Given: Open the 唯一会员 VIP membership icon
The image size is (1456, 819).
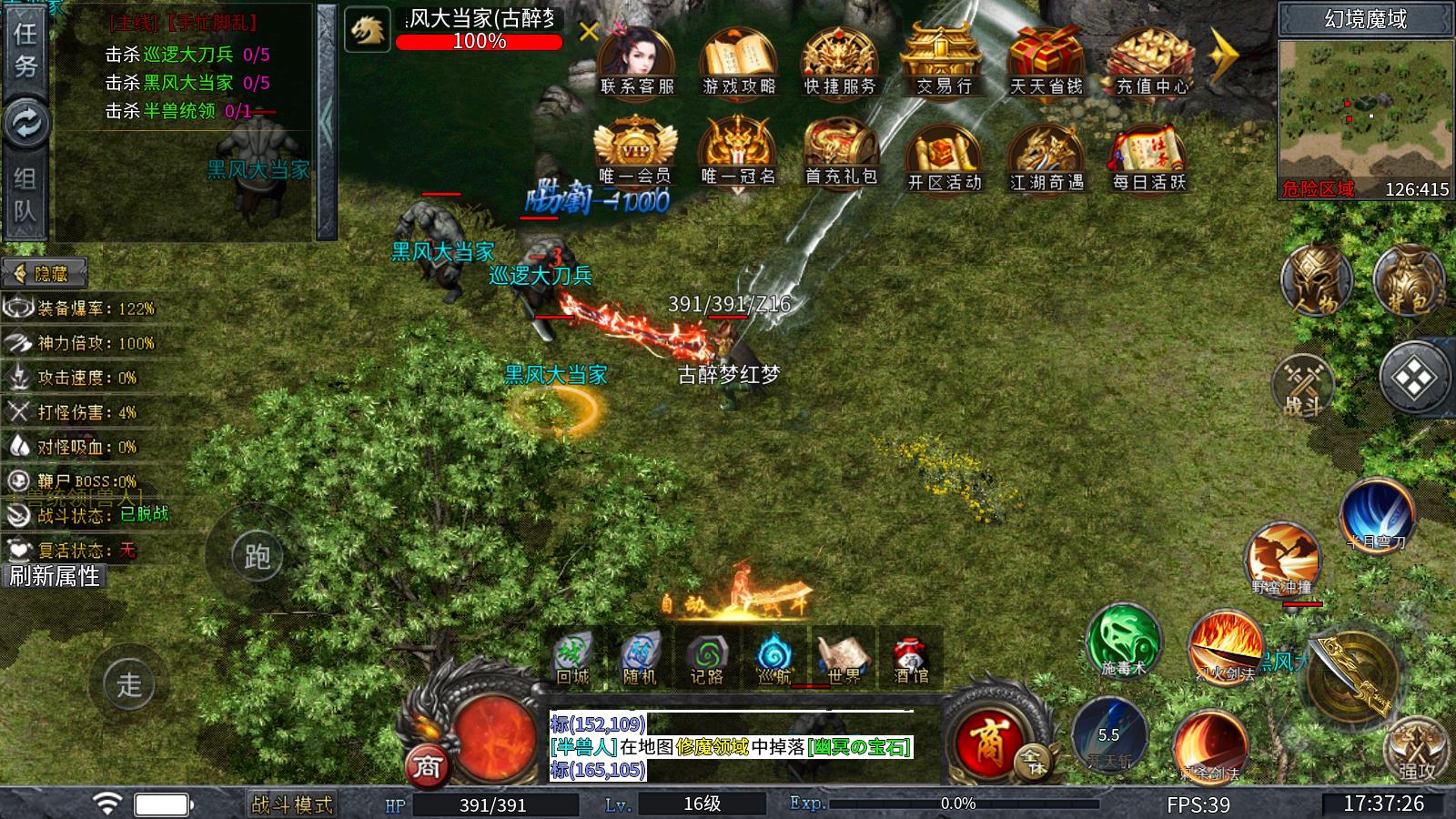Looking at the screenshot, I should [635, 153].
